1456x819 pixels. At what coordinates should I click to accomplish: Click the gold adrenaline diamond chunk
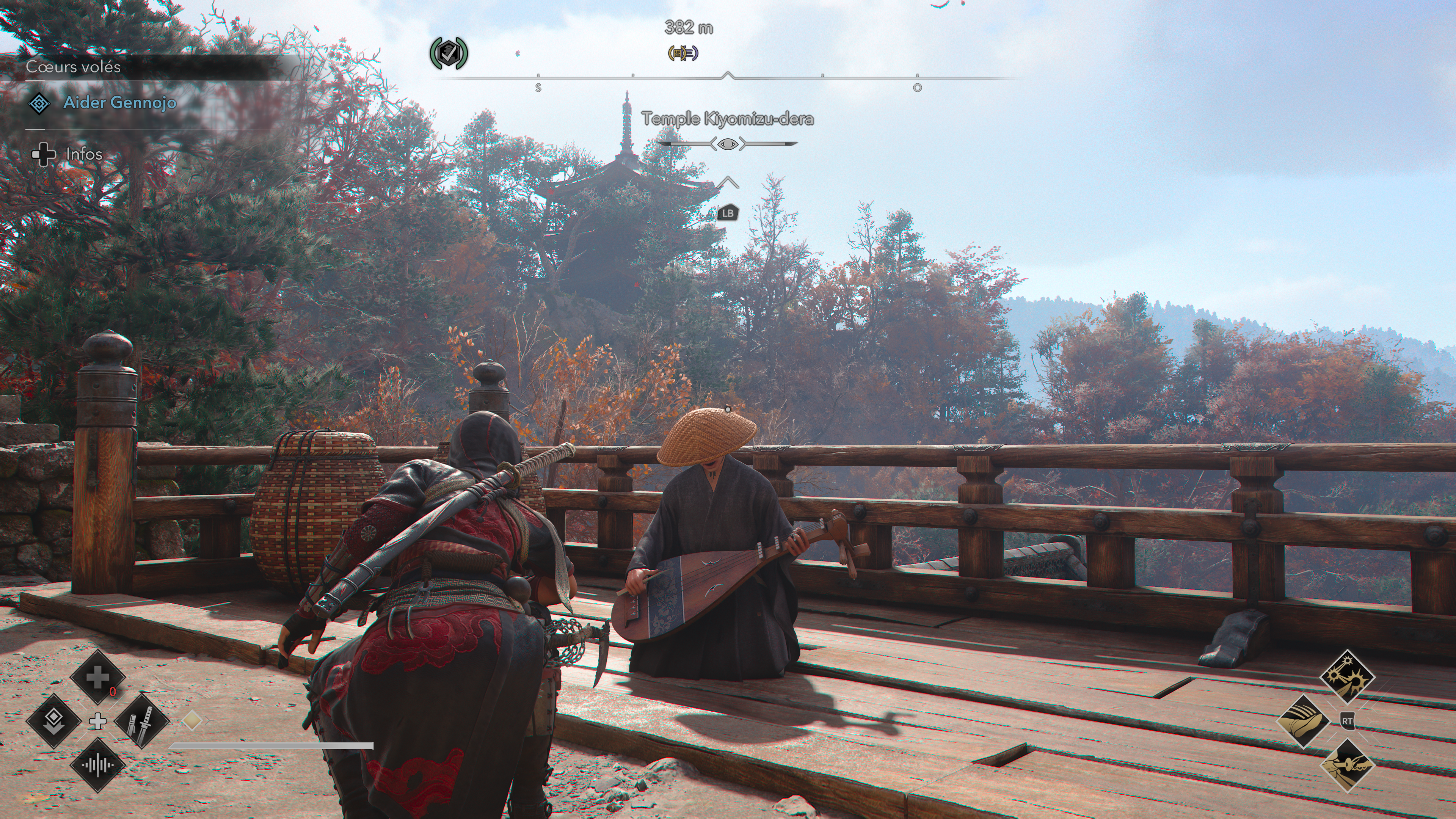point(192,721)
